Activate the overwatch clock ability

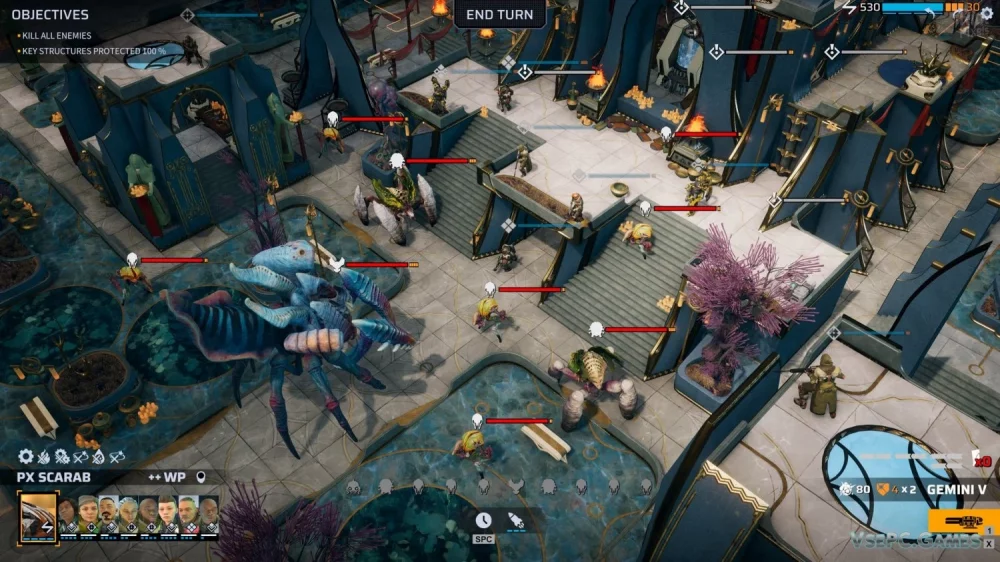[483, 520]
